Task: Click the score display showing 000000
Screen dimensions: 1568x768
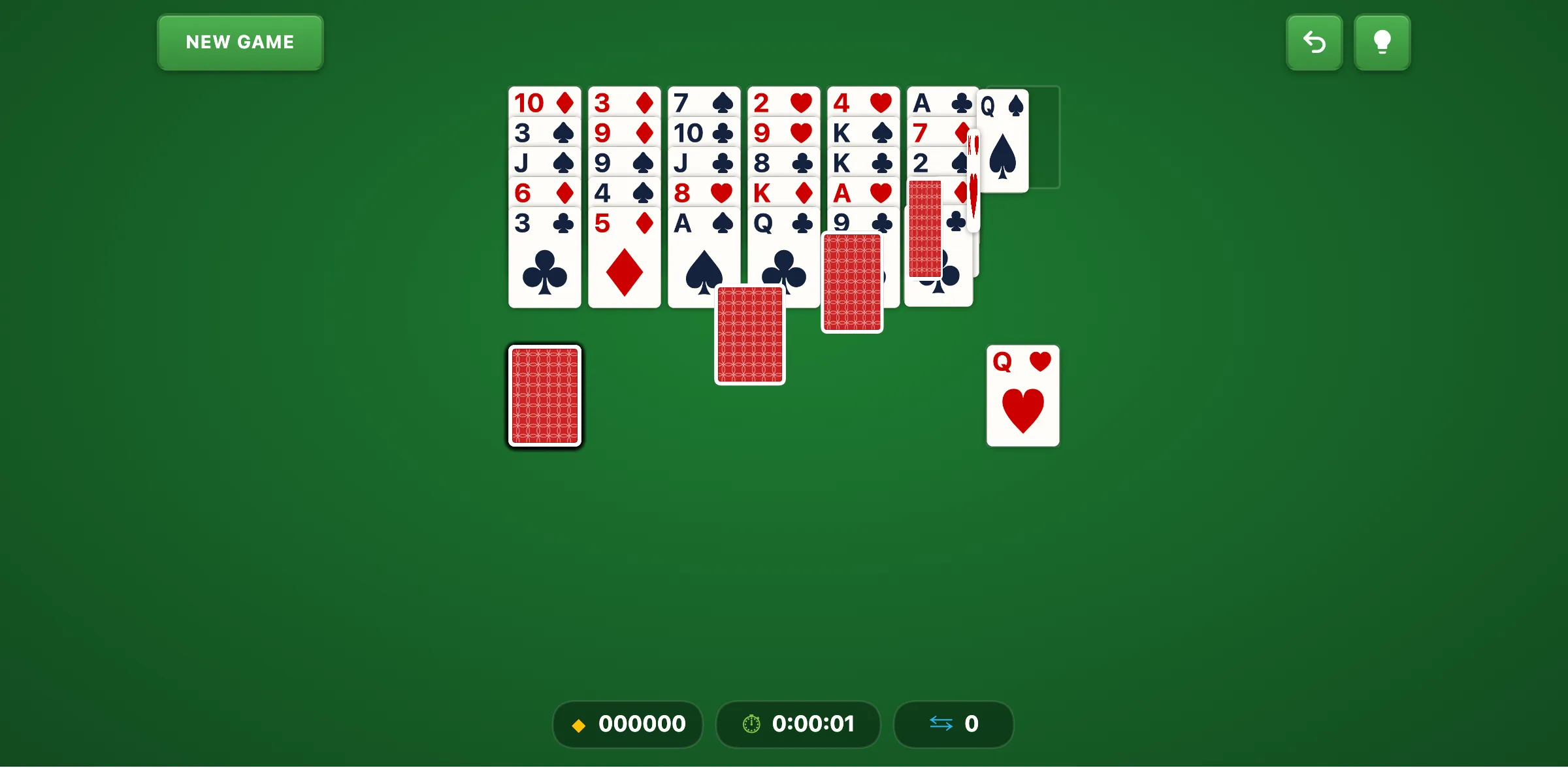Action: pos(642,724)
